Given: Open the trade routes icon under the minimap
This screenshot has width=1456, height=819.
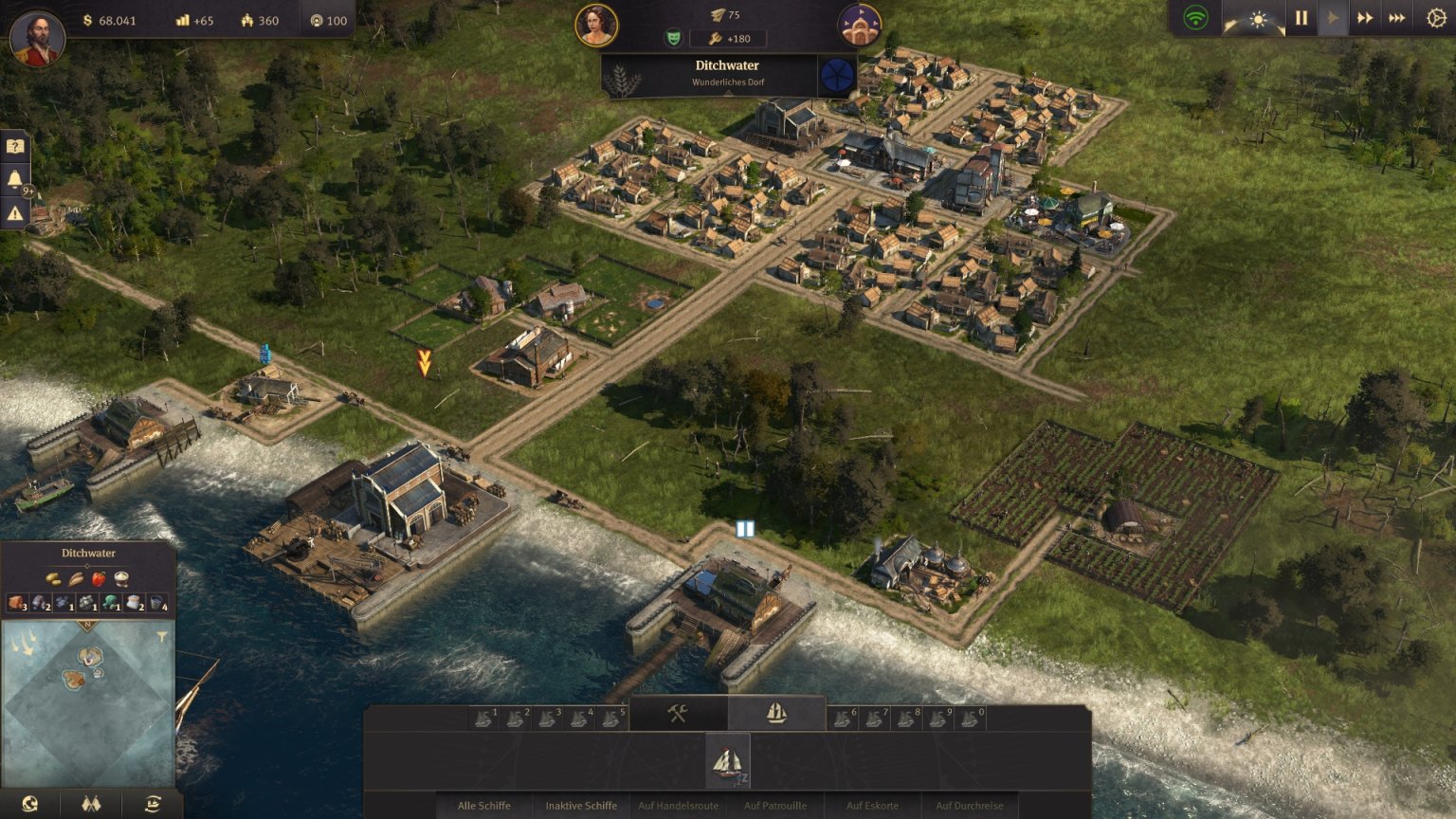Looking at the screenshot, I should pos(152,802).
